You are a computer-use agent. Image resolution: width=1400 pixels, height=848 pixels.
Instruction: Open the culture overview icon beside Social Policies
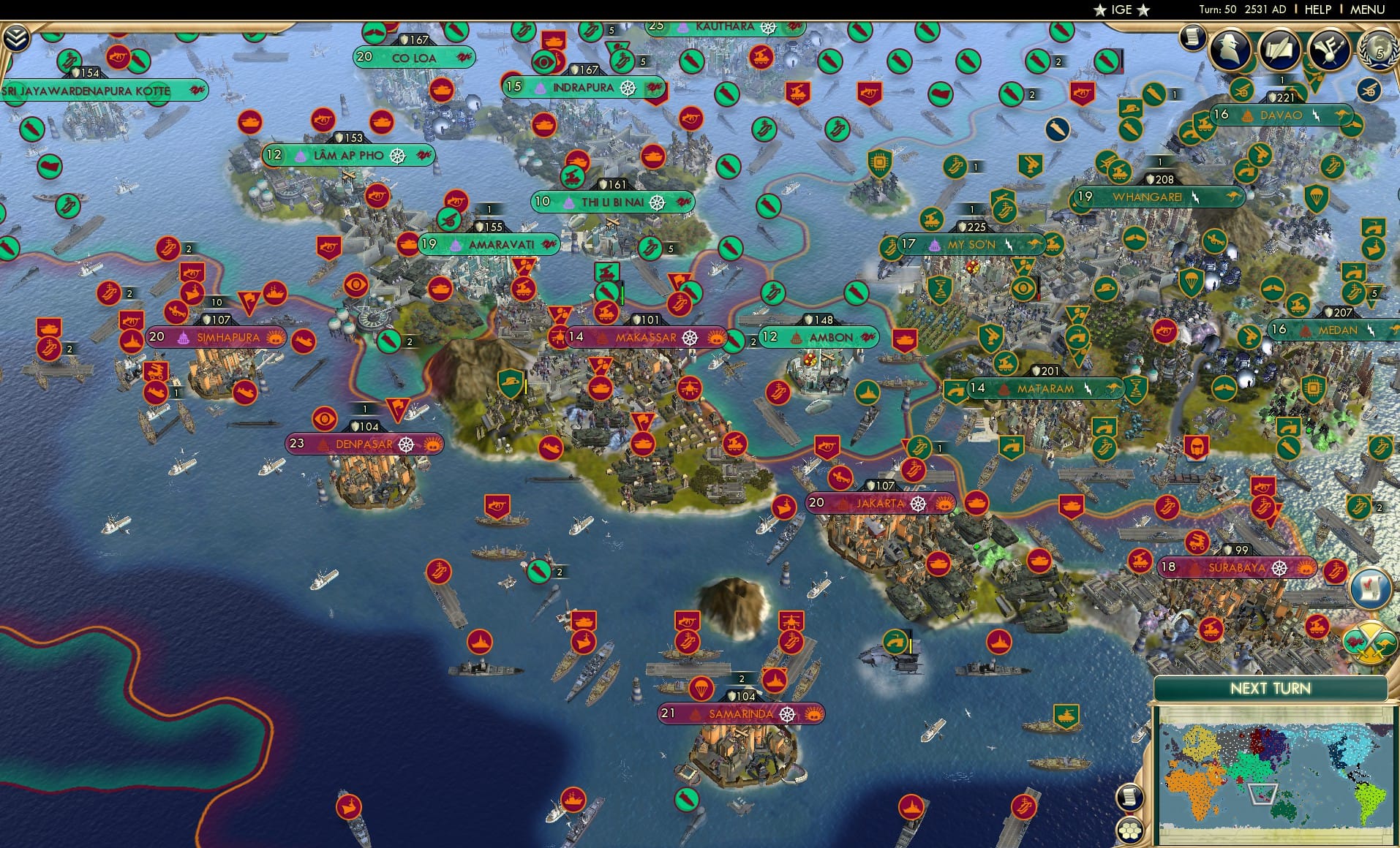[x=1329, y=51]
